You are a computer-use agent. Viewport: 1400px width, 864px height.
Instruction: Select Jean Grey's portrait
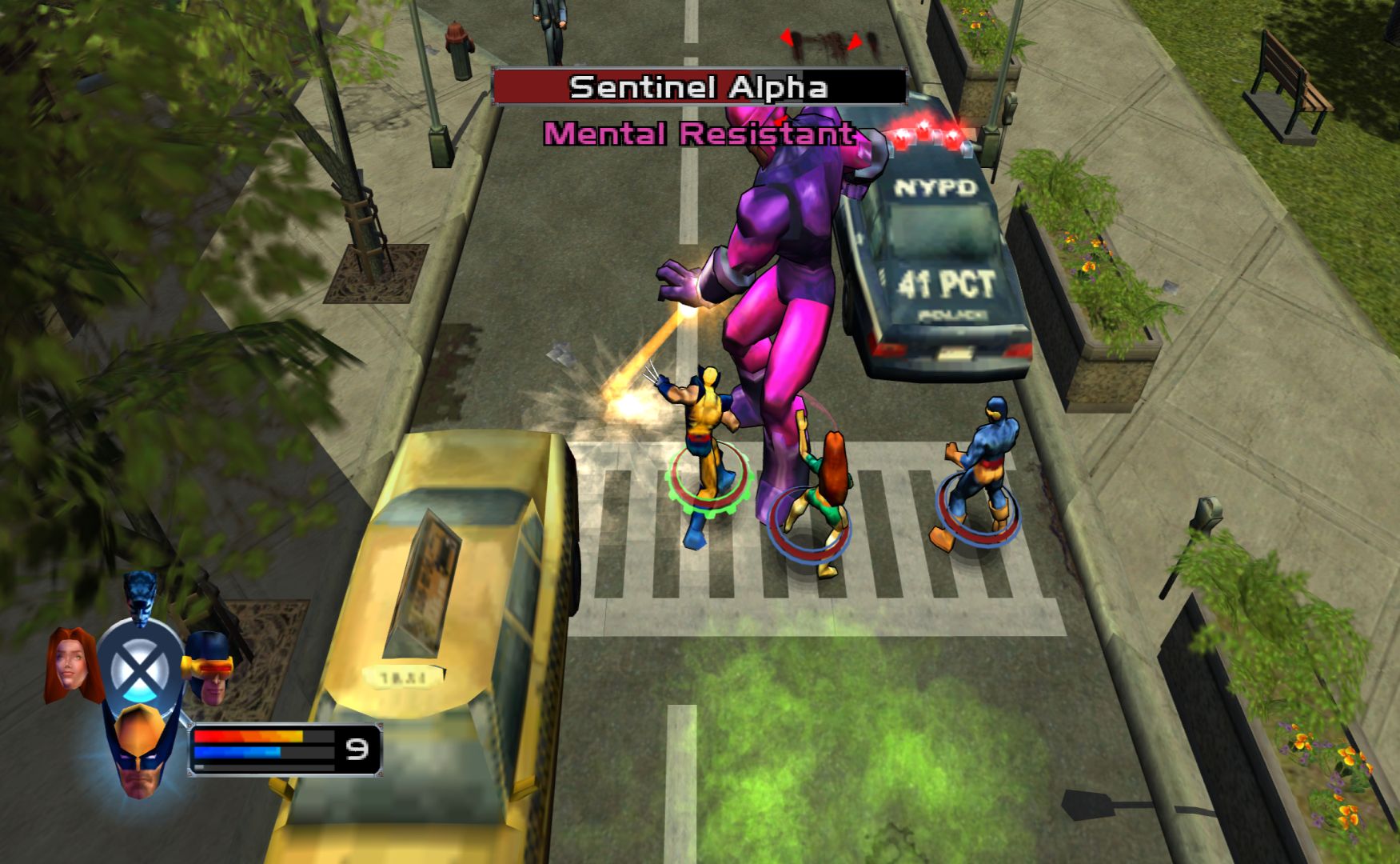(70, 664)
